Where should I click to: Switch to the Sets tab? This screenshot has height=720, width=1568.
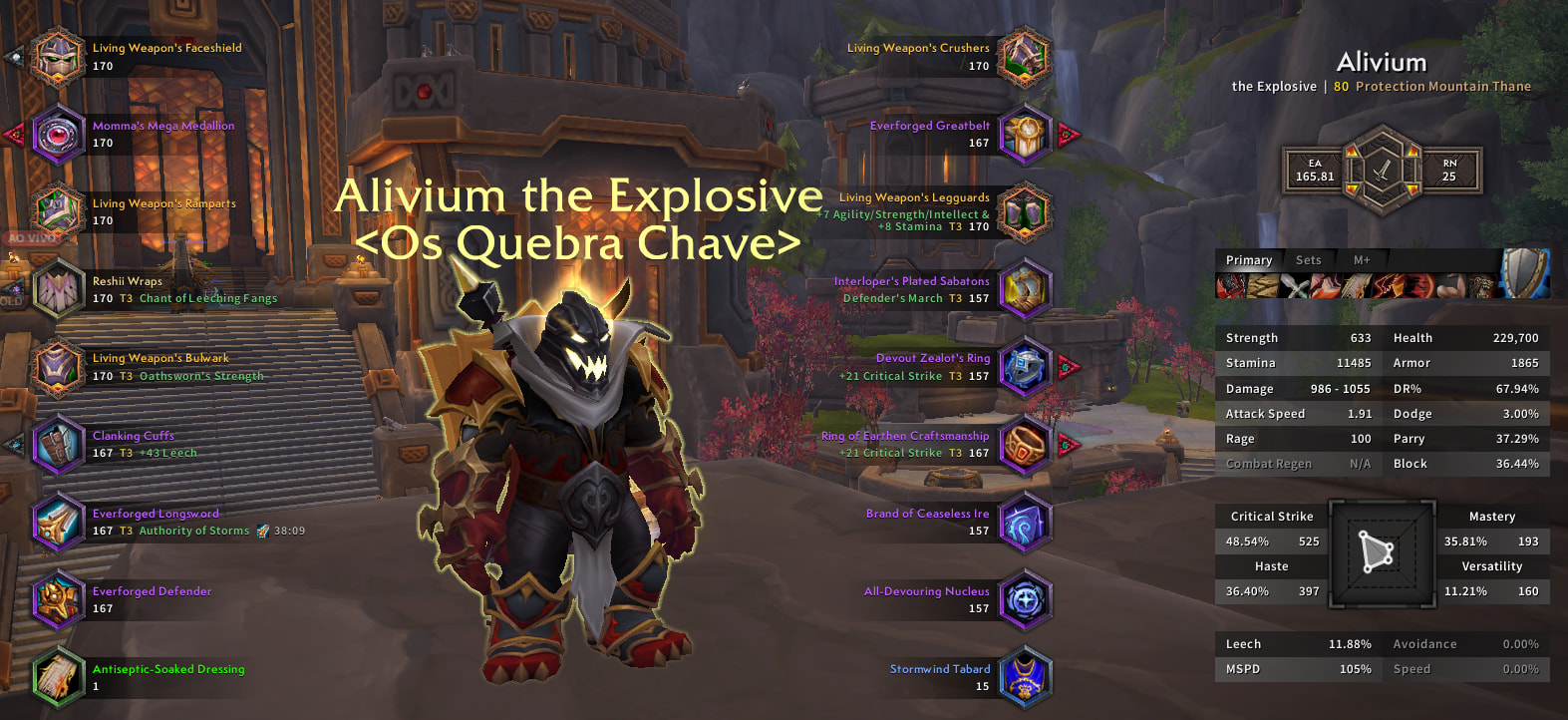(x=1308, y=260)
